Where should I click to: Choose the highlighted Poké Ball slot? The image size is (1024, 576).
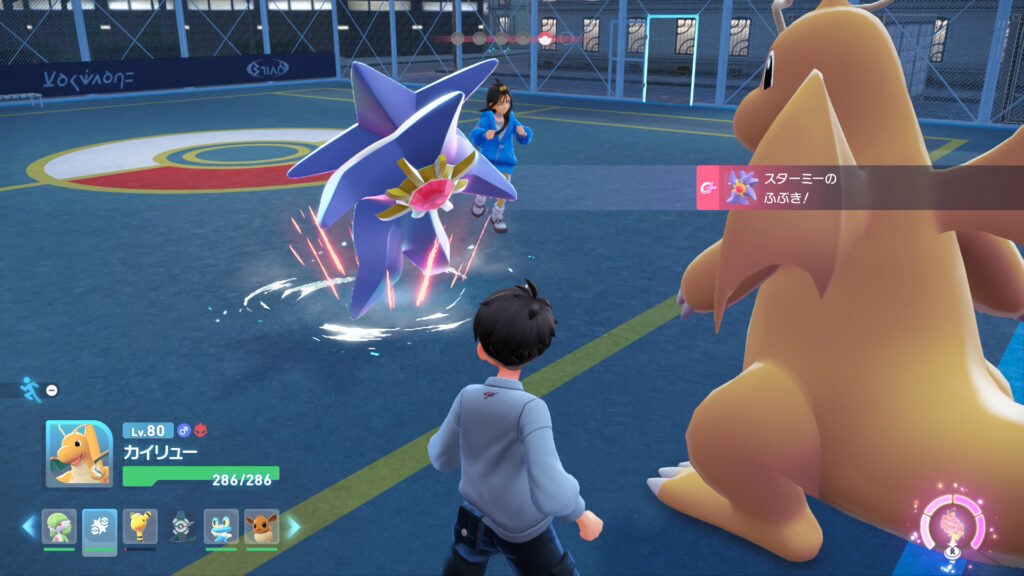click(x=100, y=526)
